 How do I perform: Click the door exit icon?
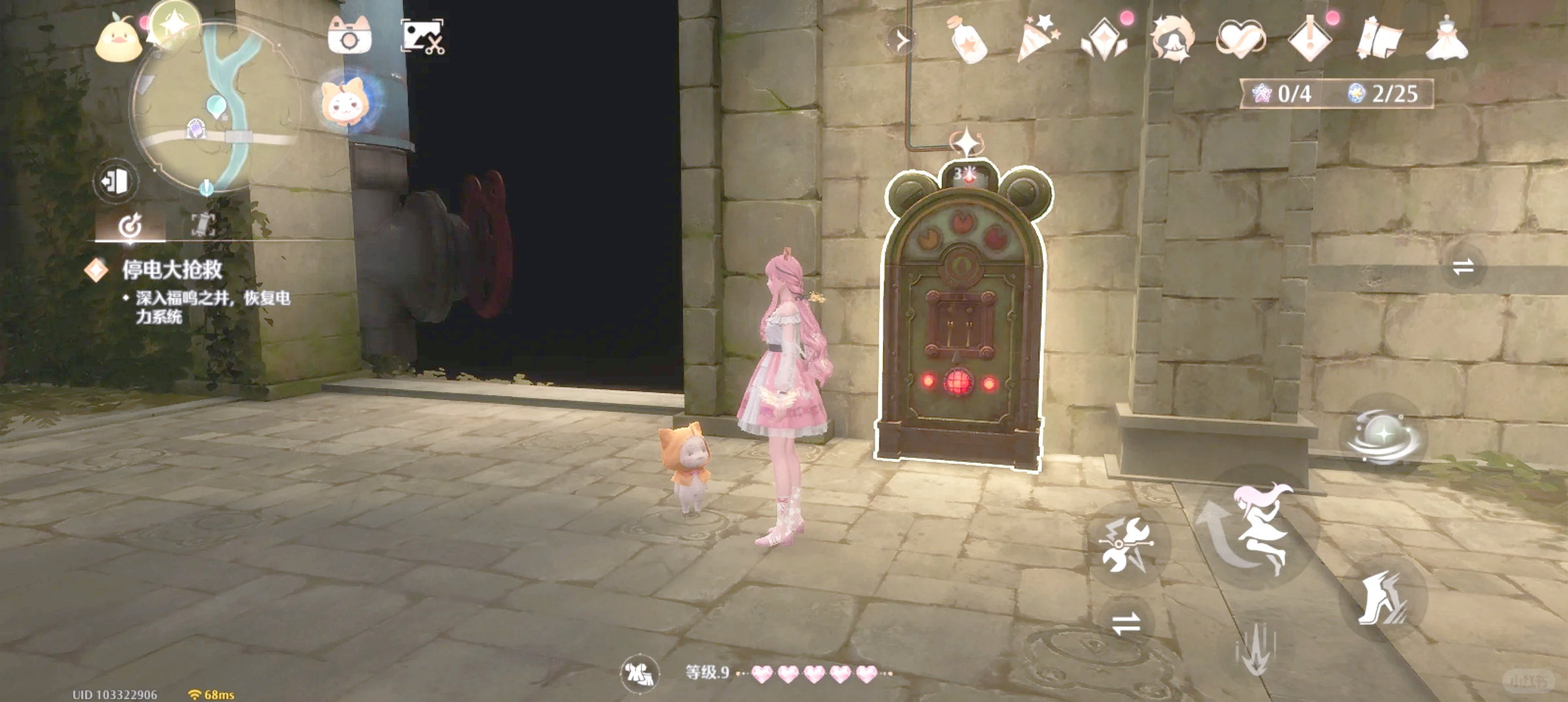(x=116, y=181)
